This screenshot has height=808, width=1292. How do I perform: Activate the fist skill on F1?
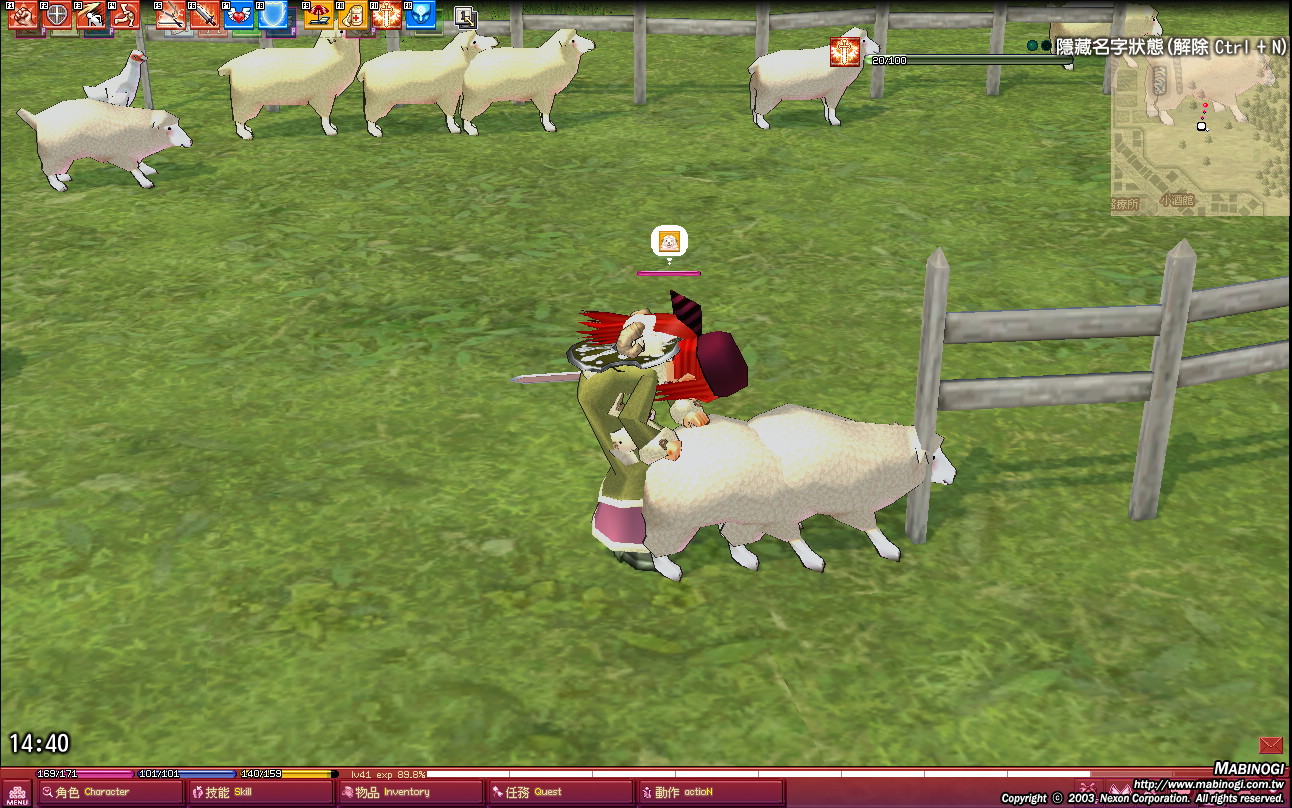click(x=22, y=14)
